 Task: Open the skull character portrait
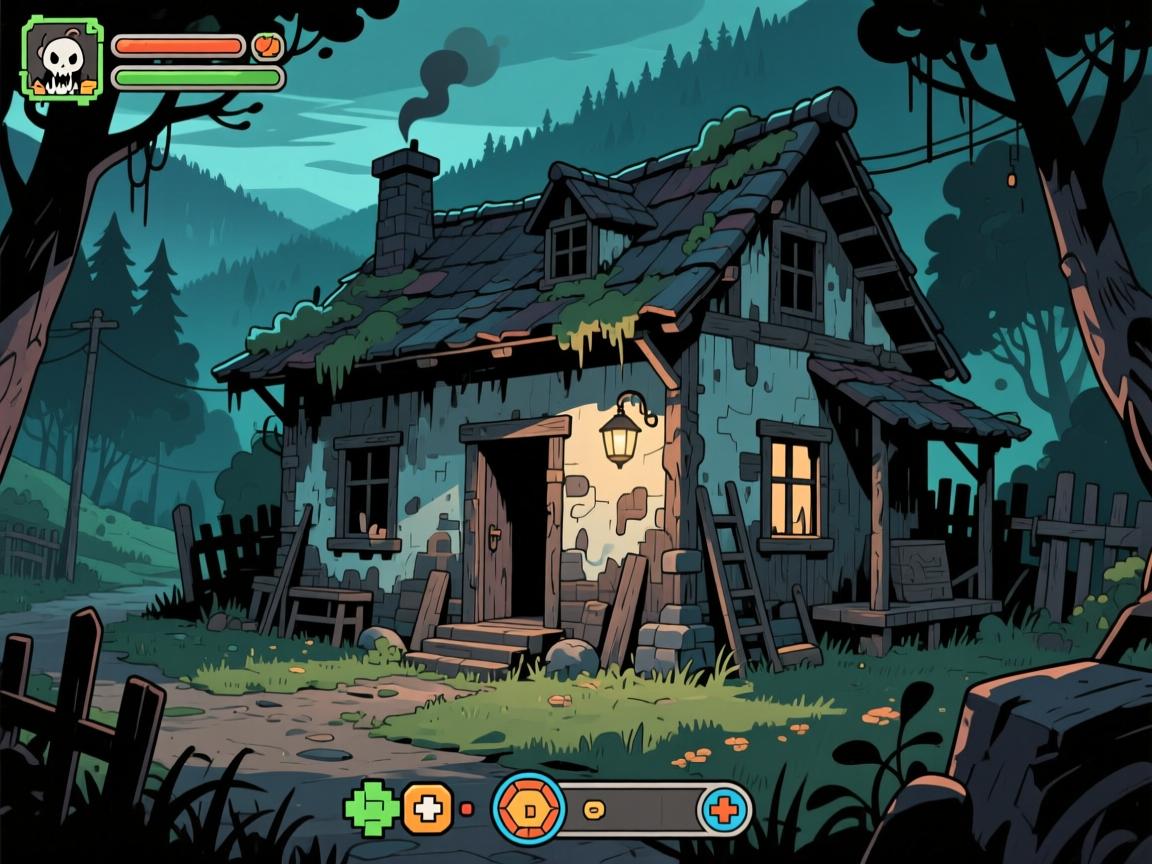point(62,57)
